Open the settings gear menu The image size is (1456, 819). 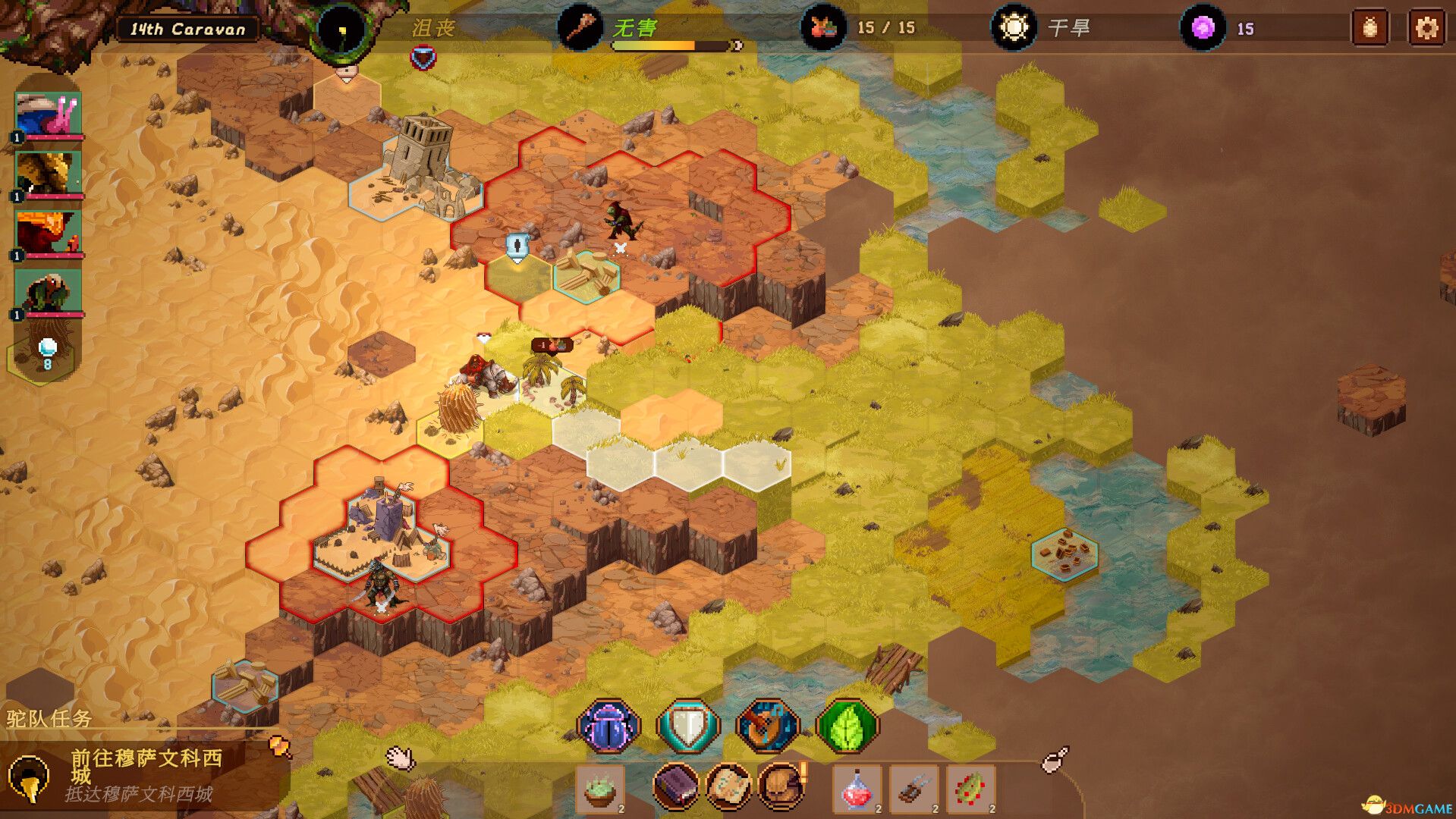click(x=1427, y=28)
